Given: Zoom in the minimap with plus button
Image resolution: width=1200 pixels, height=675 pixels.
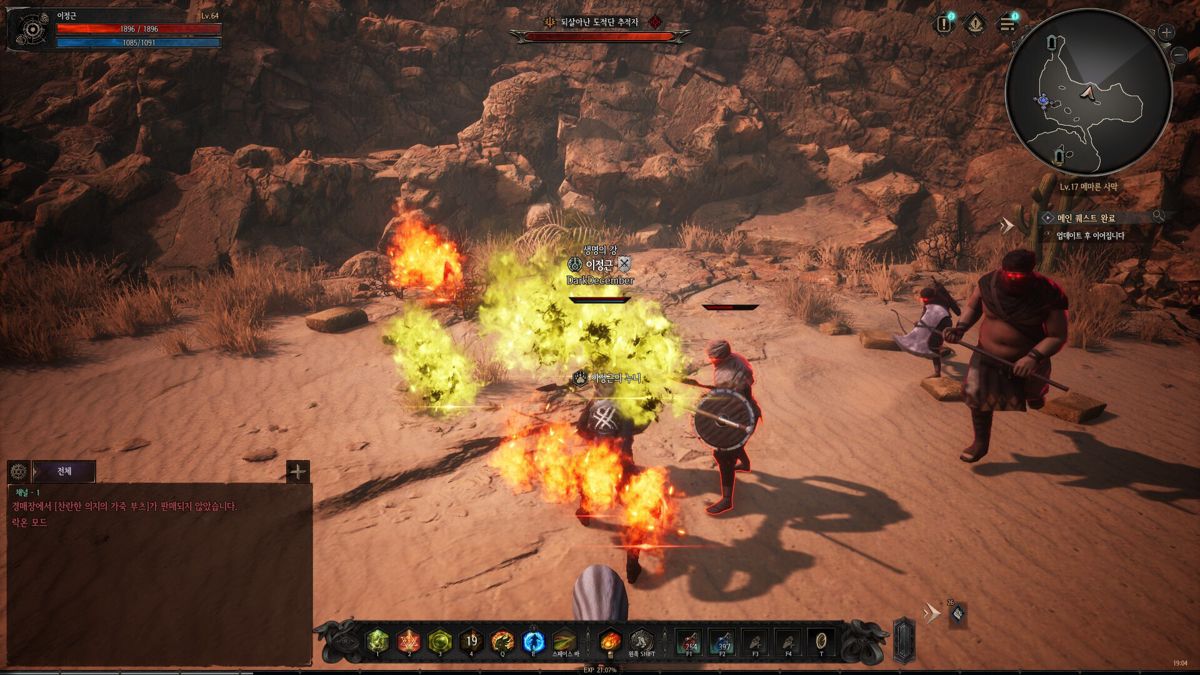Looking at the screenshot, I should point(1166,32).
